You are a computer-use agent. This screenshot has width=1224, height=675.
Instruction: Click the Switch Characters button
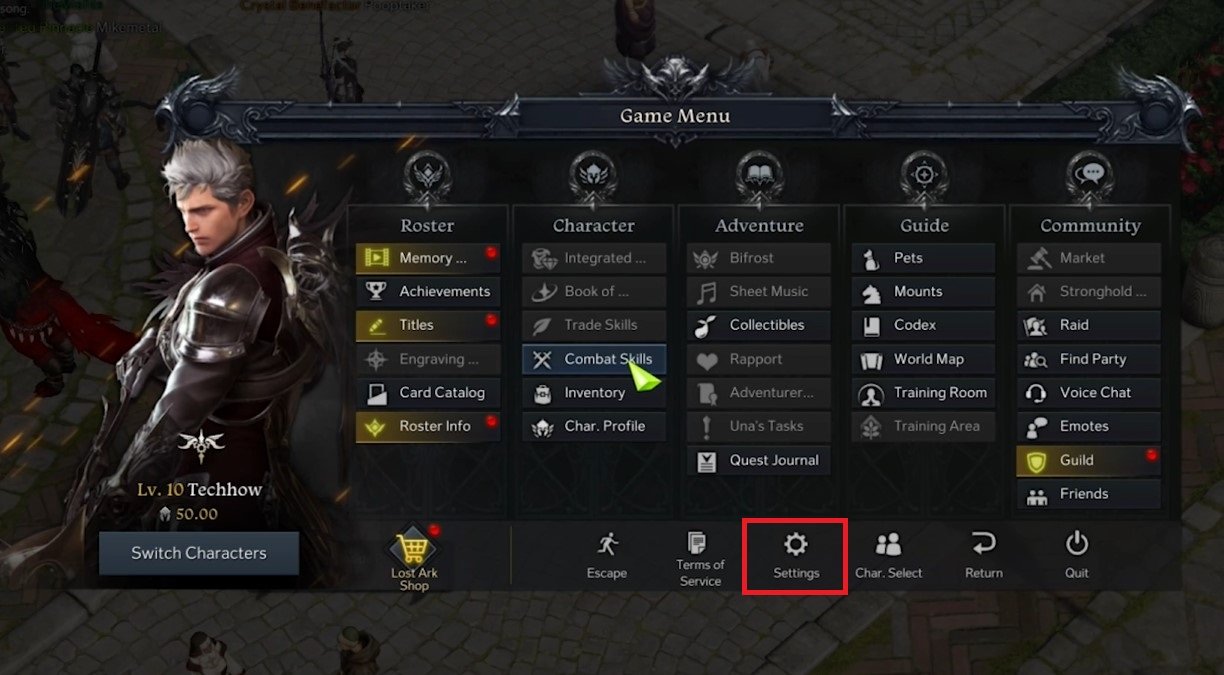point(199,553)
